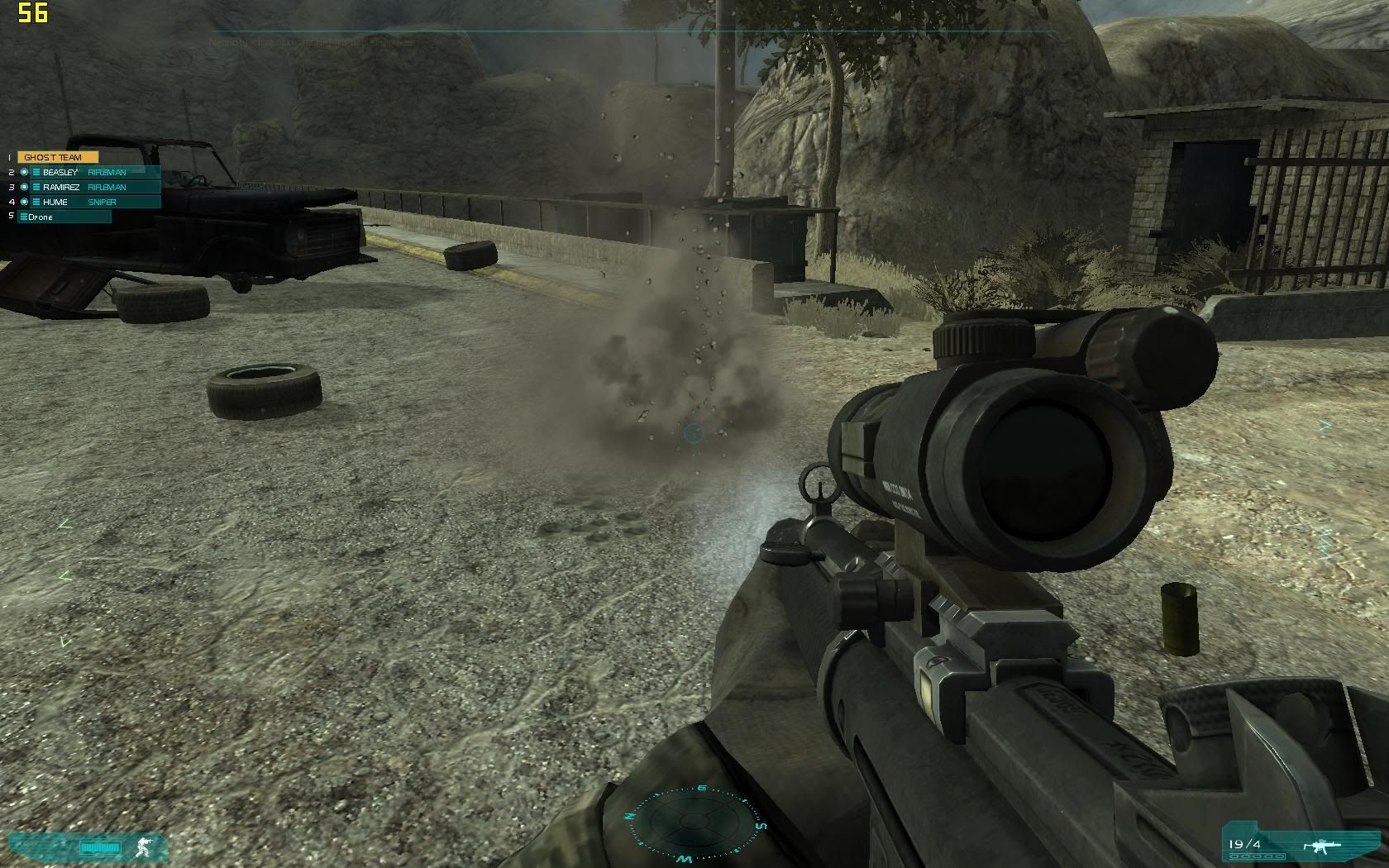The image size is (1389, 868).
Task: Select the Ghost Team squad entry
Action: [57, 157]
